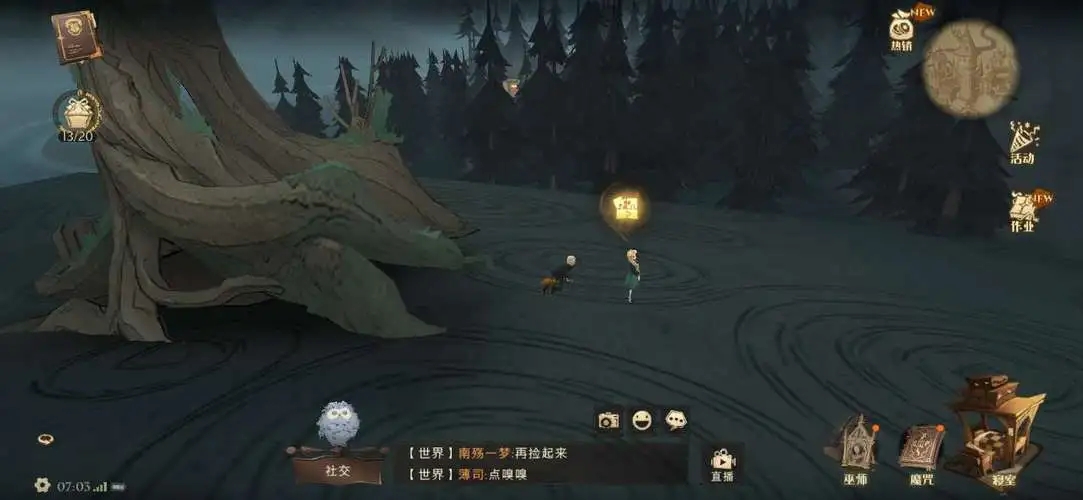Open the 魔咒 spell book
Screen dimensions: 1083x500
(921, 448)
